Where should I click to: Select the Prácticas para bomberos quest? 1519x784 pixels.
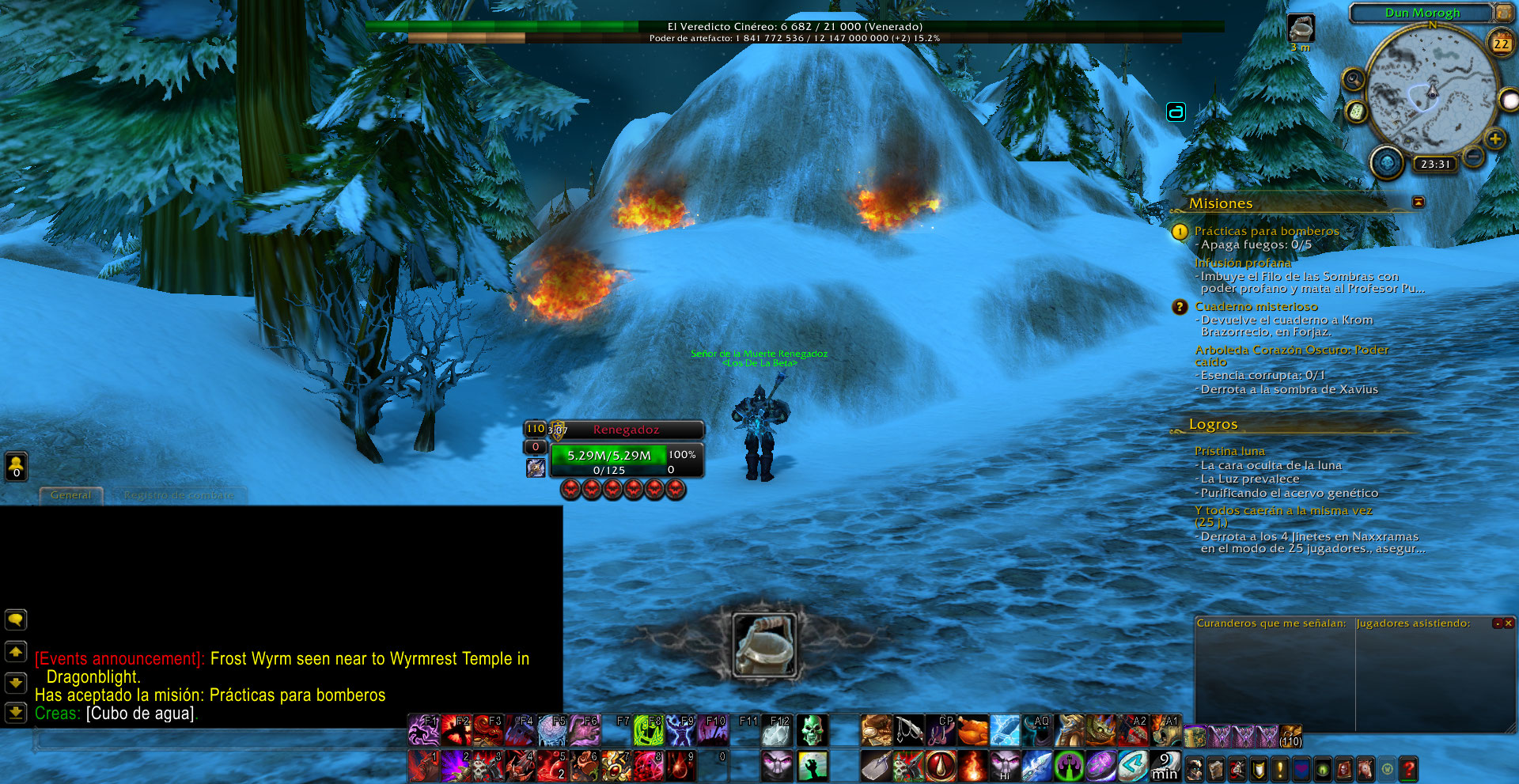(1266, 231)
